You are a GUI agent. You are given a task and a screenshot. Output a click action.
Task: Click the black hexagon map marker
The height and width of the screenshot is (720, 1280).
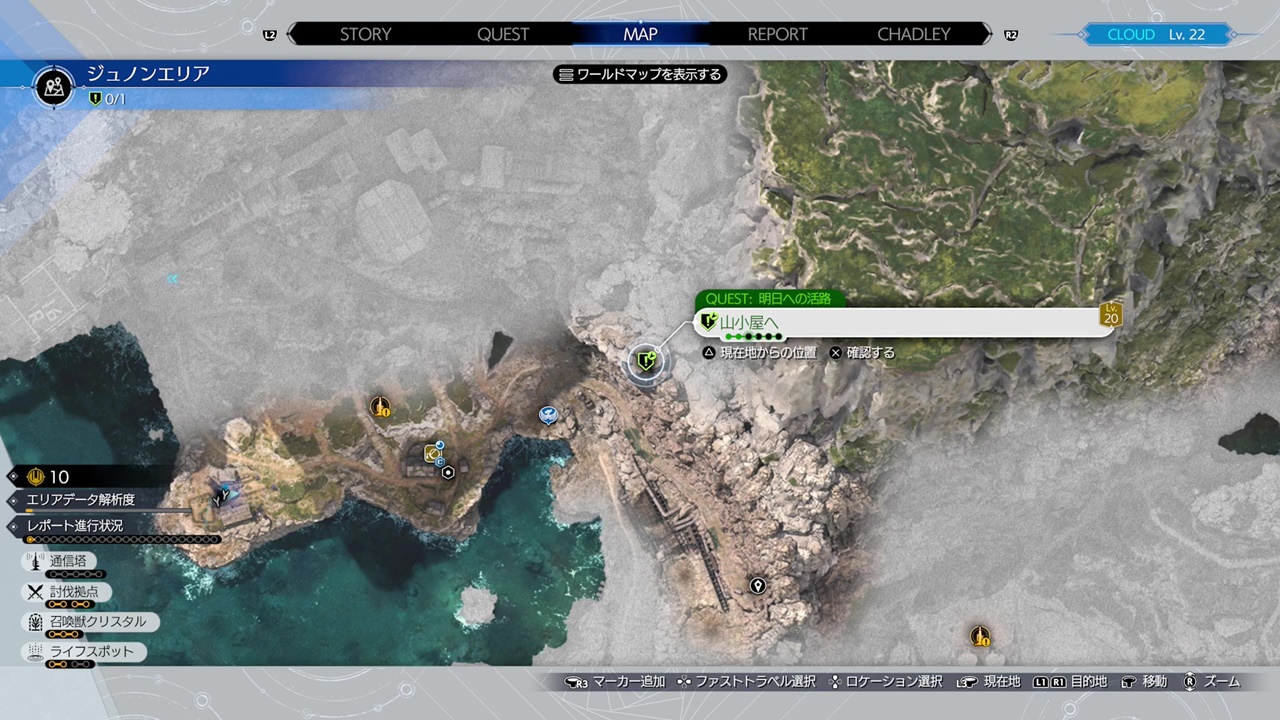point(449,473)
